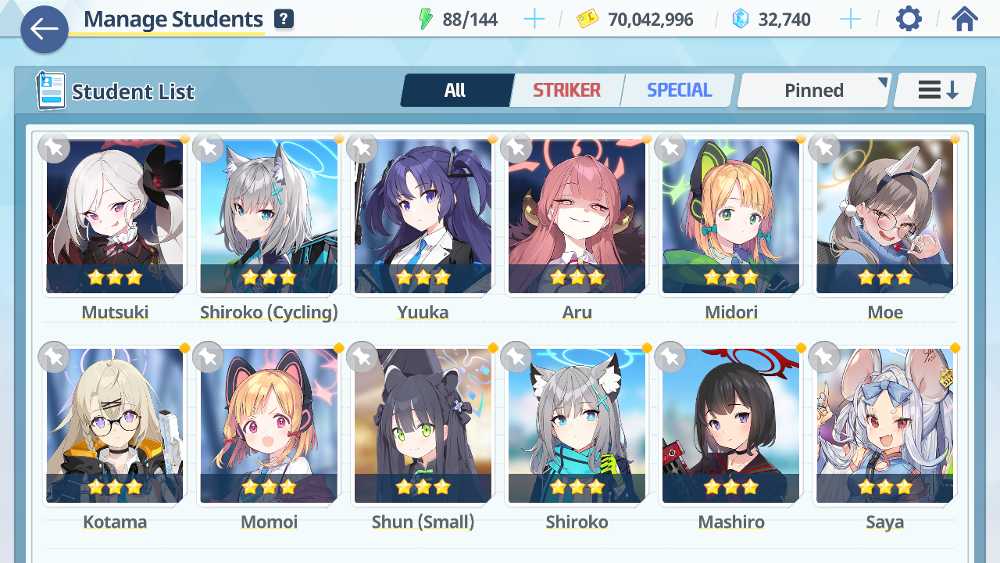Viewport: 1000px width, 563px height.
Task: Return to the home screen
Action: tap(964, 19)
